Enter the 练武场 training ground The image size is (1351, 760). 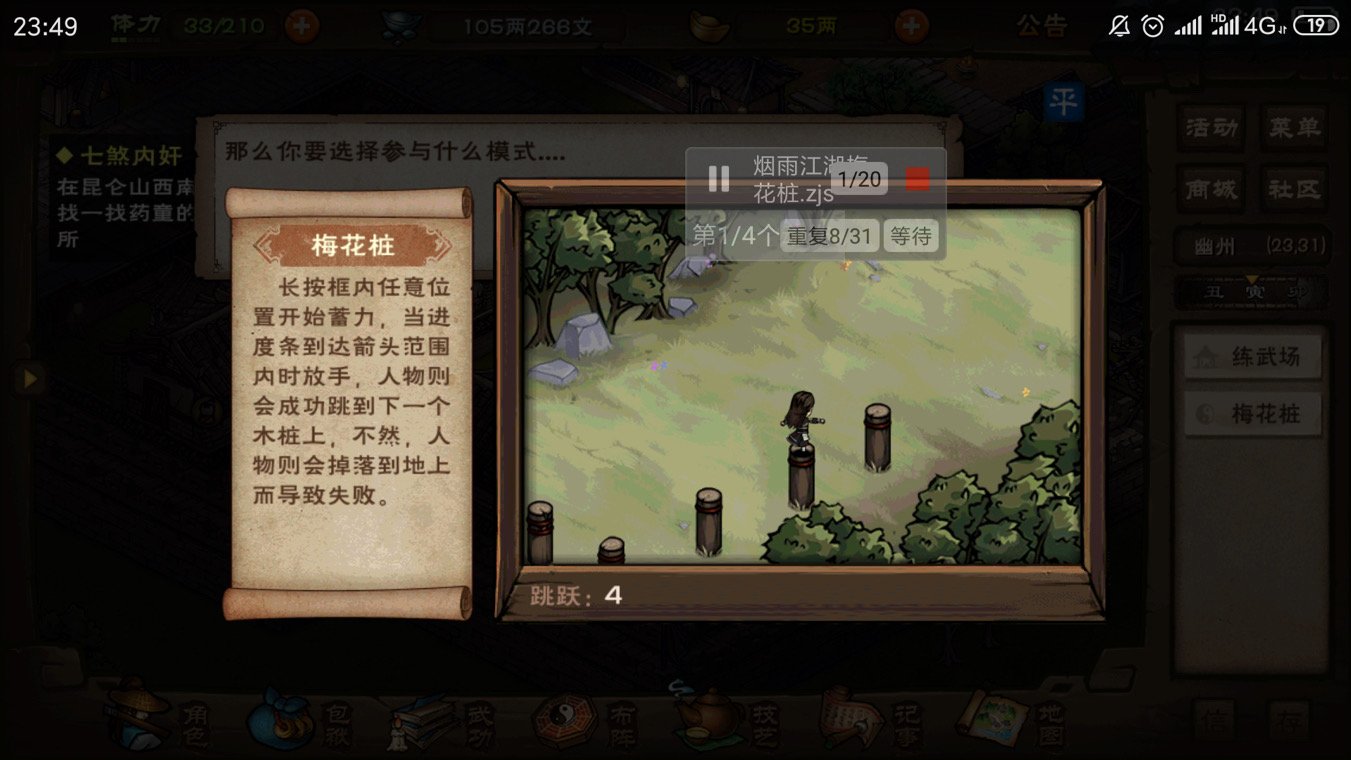coord(1251,356)
